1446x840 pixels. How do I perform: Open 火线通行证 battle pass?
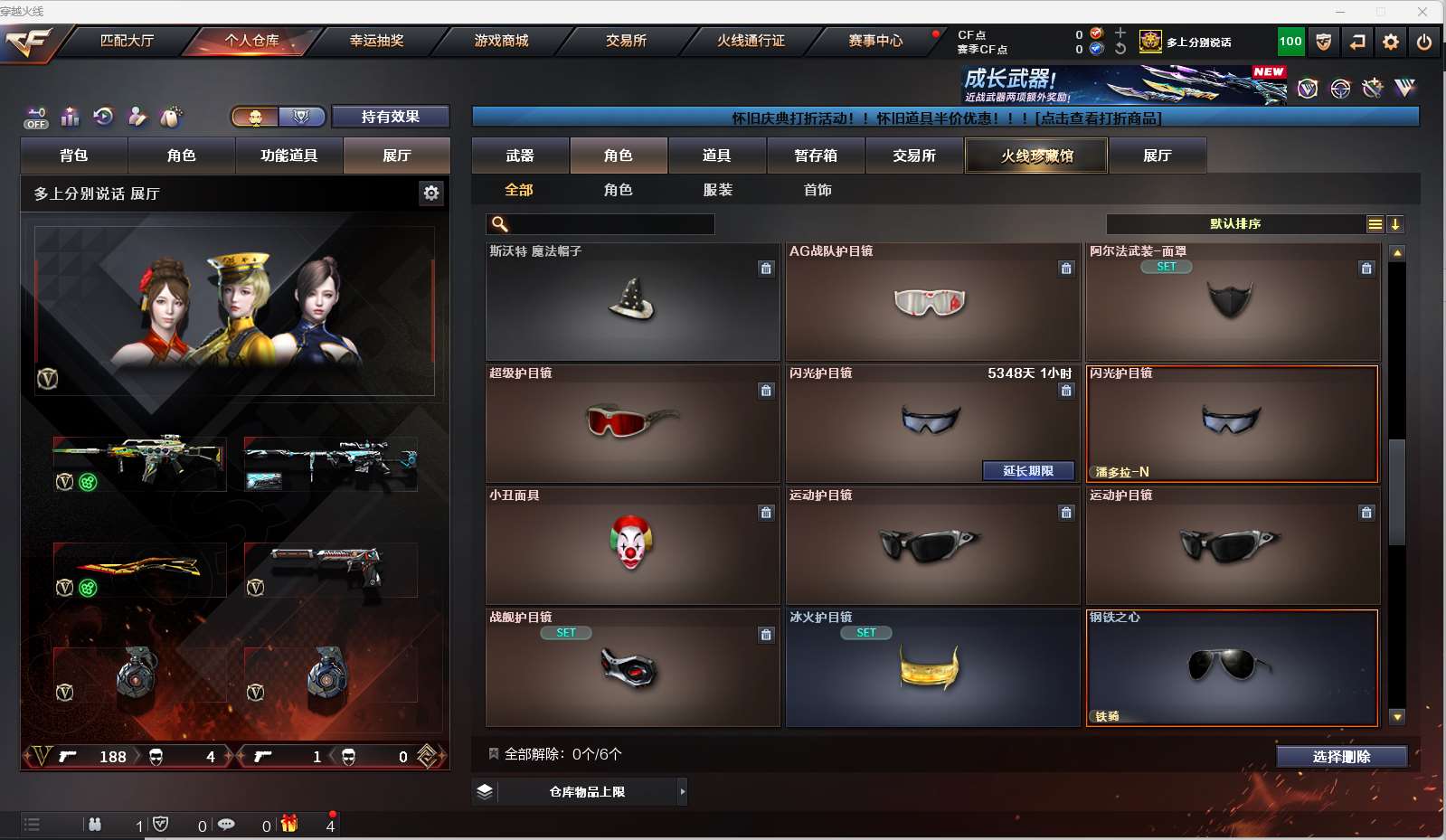point(751,41)
